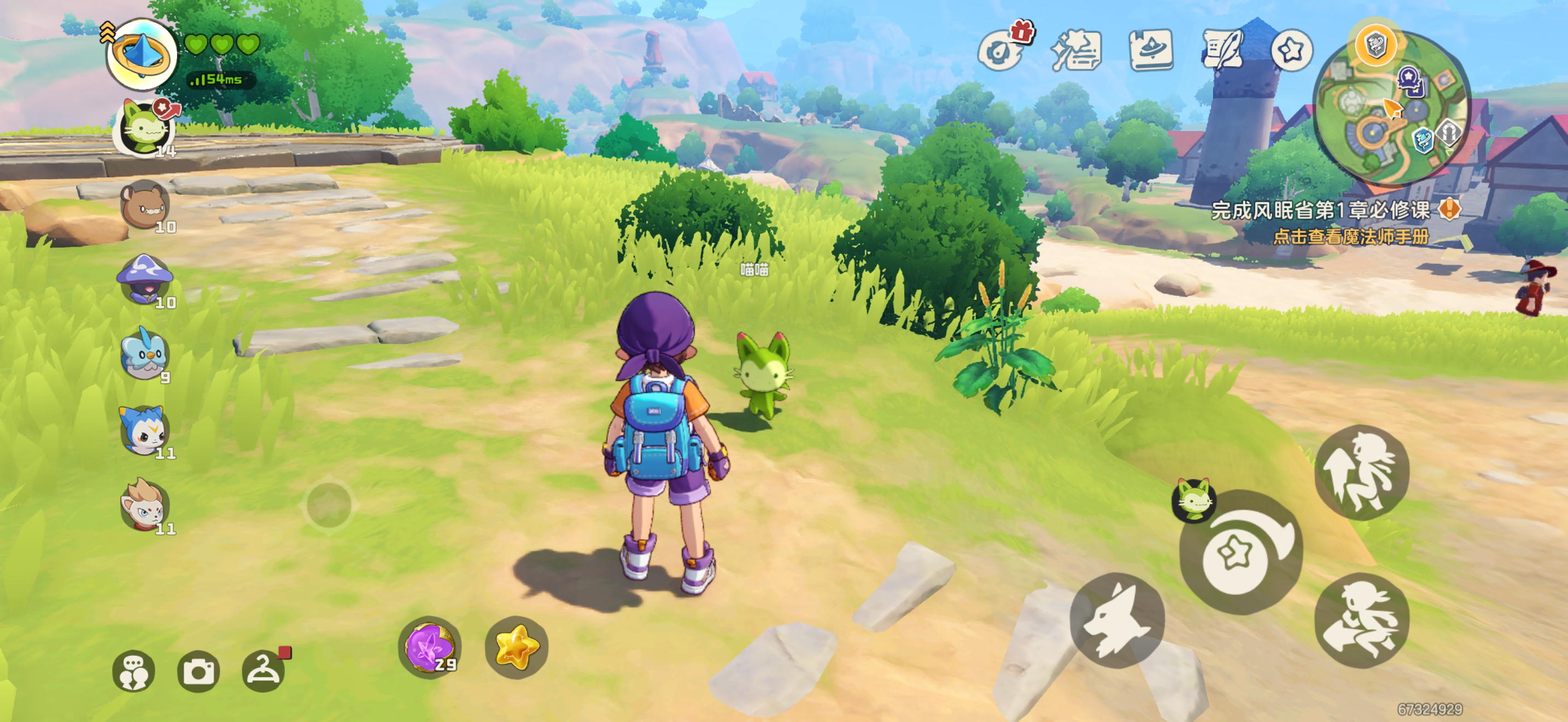Open the clothes hanger wardrobe
Viewport: 1568px width, 722px height.
point(263,671)
